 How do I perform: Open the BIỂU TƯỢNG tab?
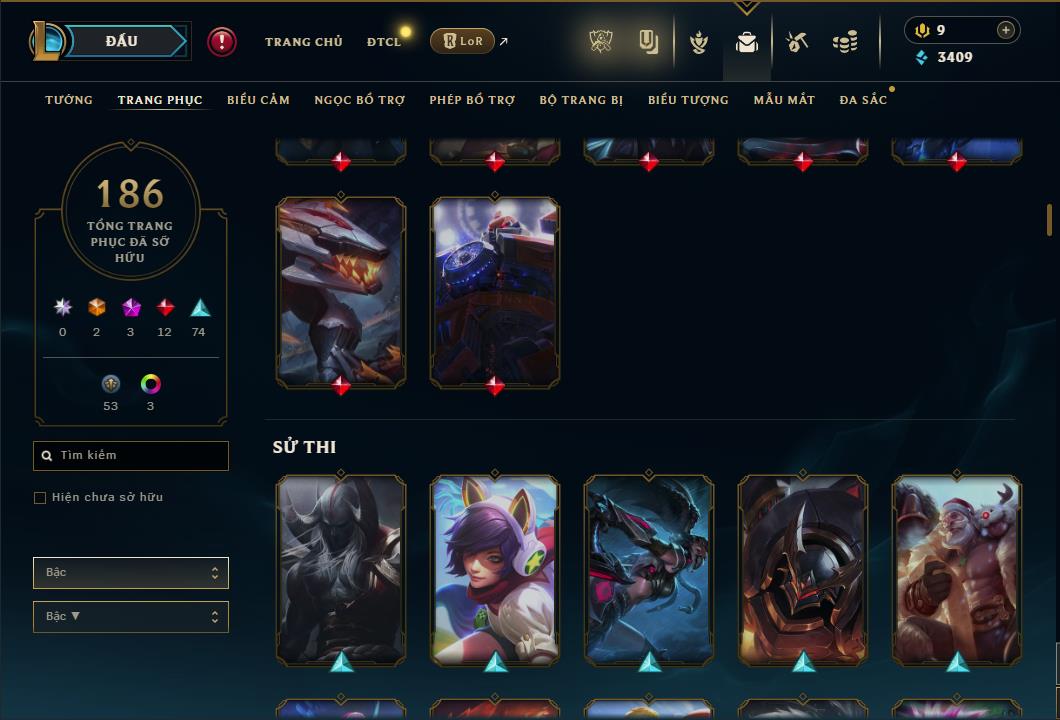(688, 100)
